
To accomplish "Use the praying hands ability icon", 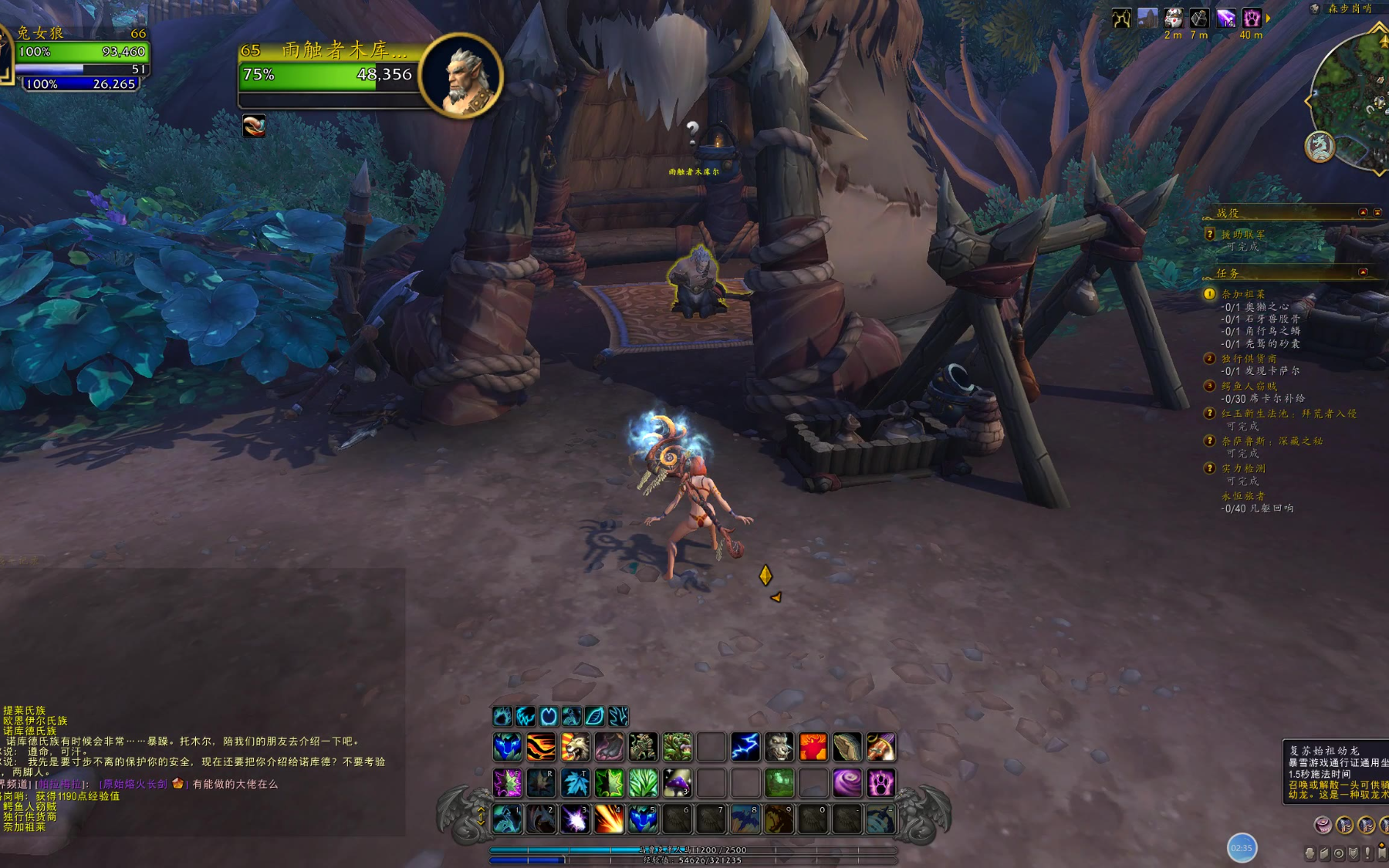I will 847,747.
